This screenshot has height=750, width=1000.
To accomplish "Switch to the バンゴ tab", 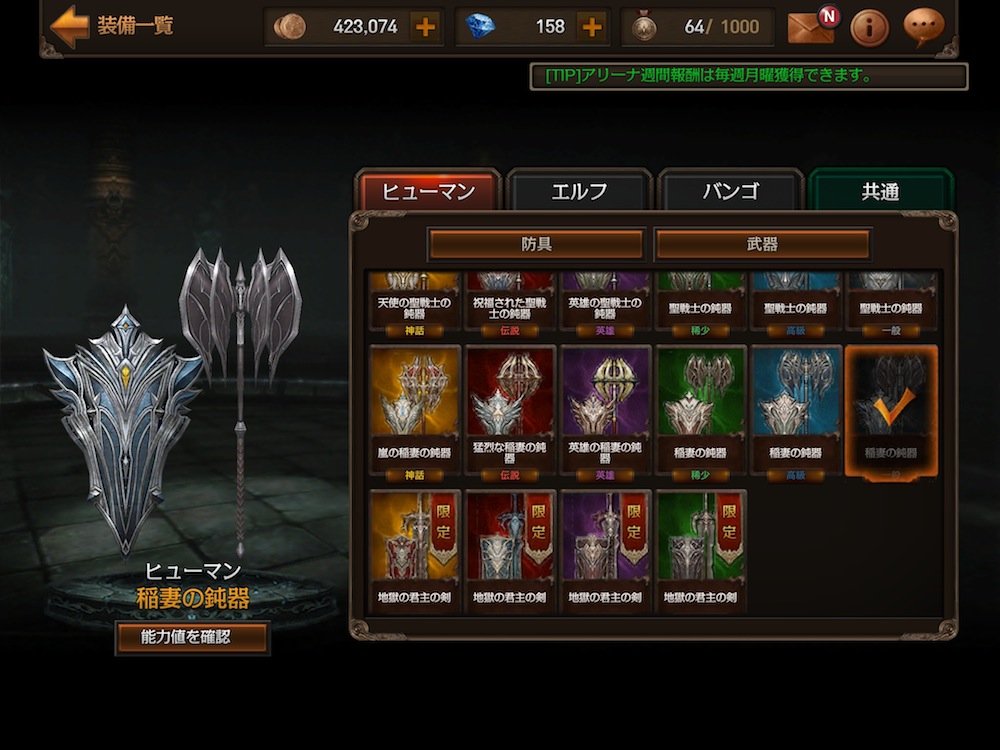I will pyautogui.click(x=730, y=191).
